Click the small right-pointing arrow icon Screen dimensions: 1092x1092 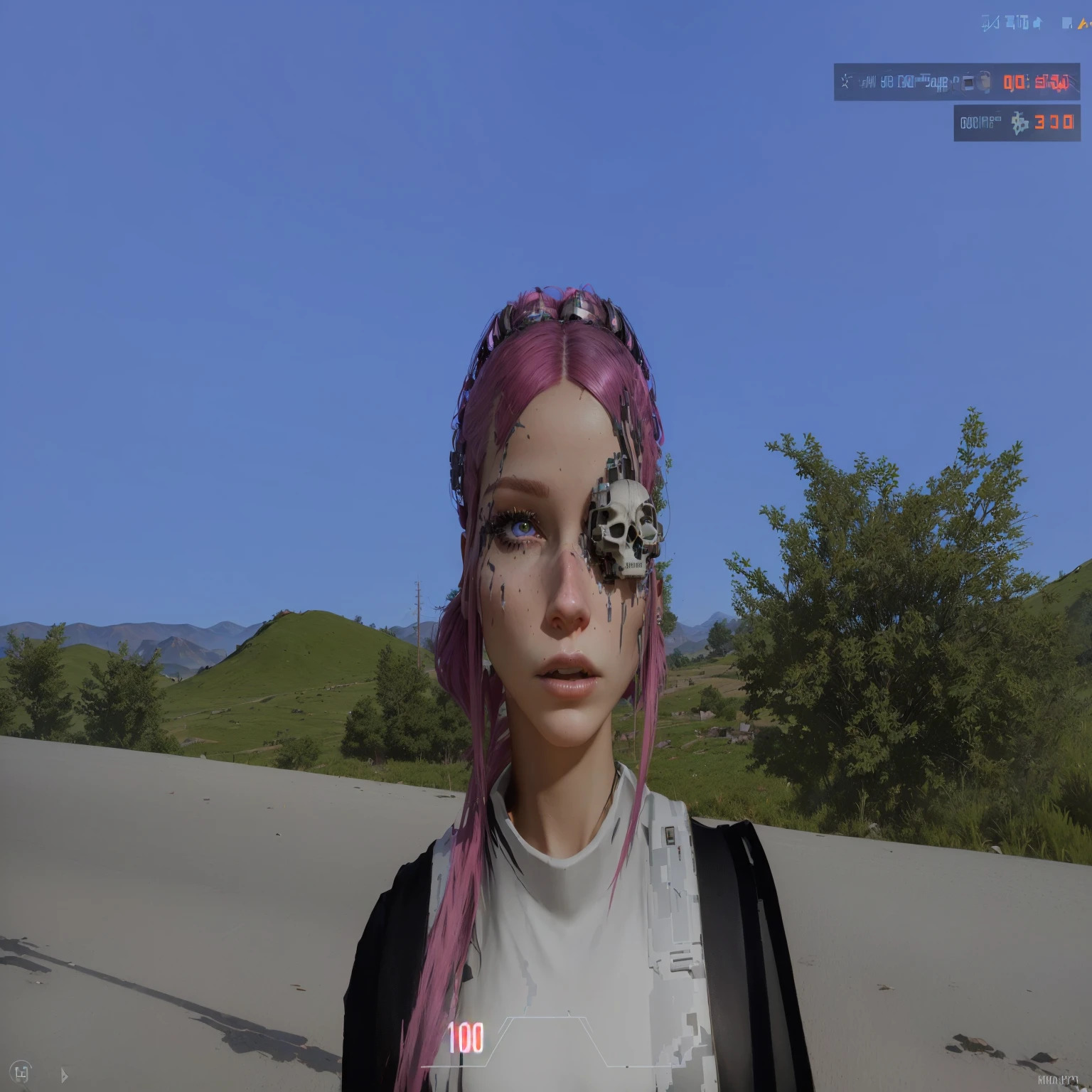point(64,1075)
